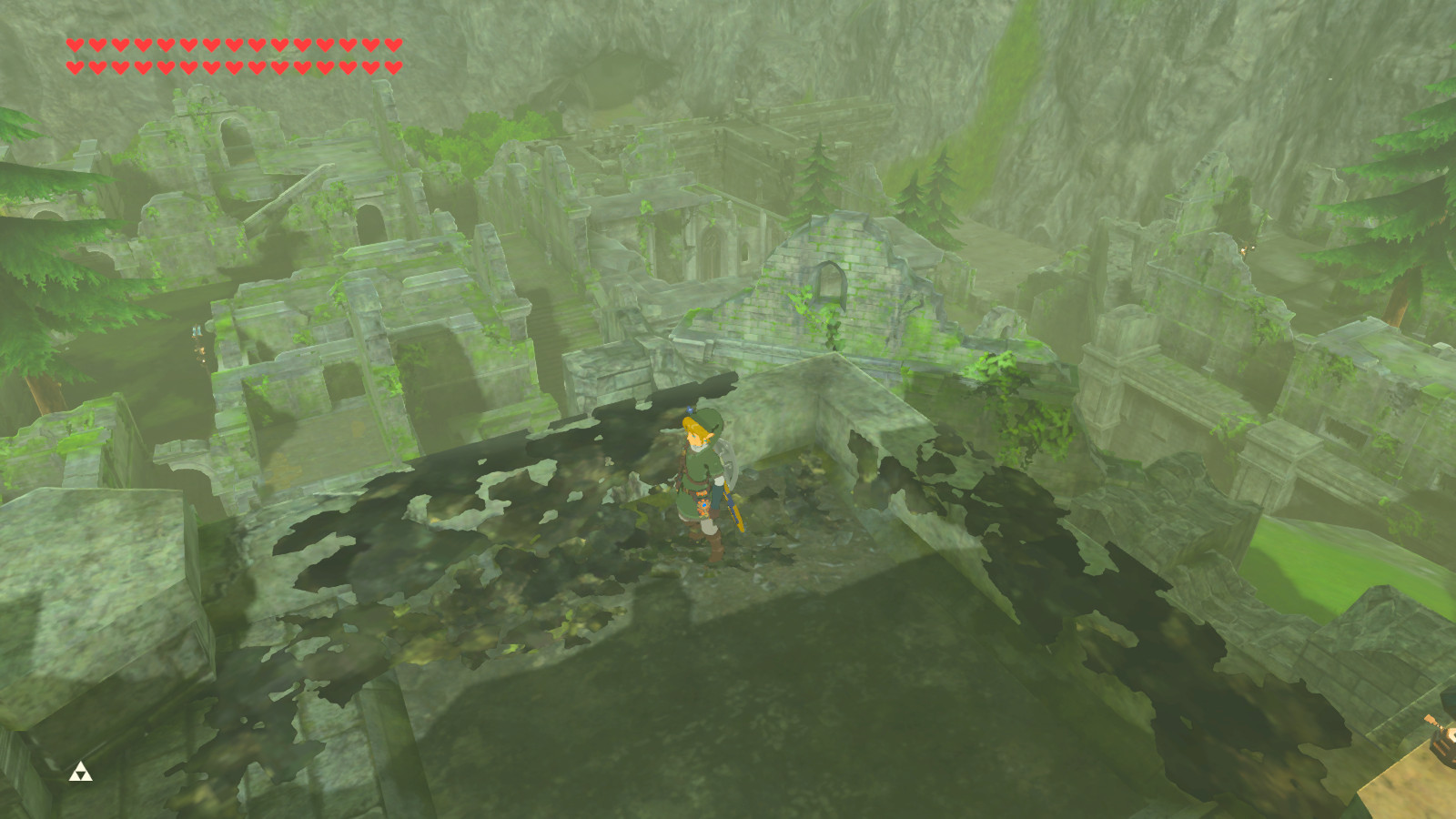Click the final heart in the bottom row
1456x819 pixels.
pos(393,66)
